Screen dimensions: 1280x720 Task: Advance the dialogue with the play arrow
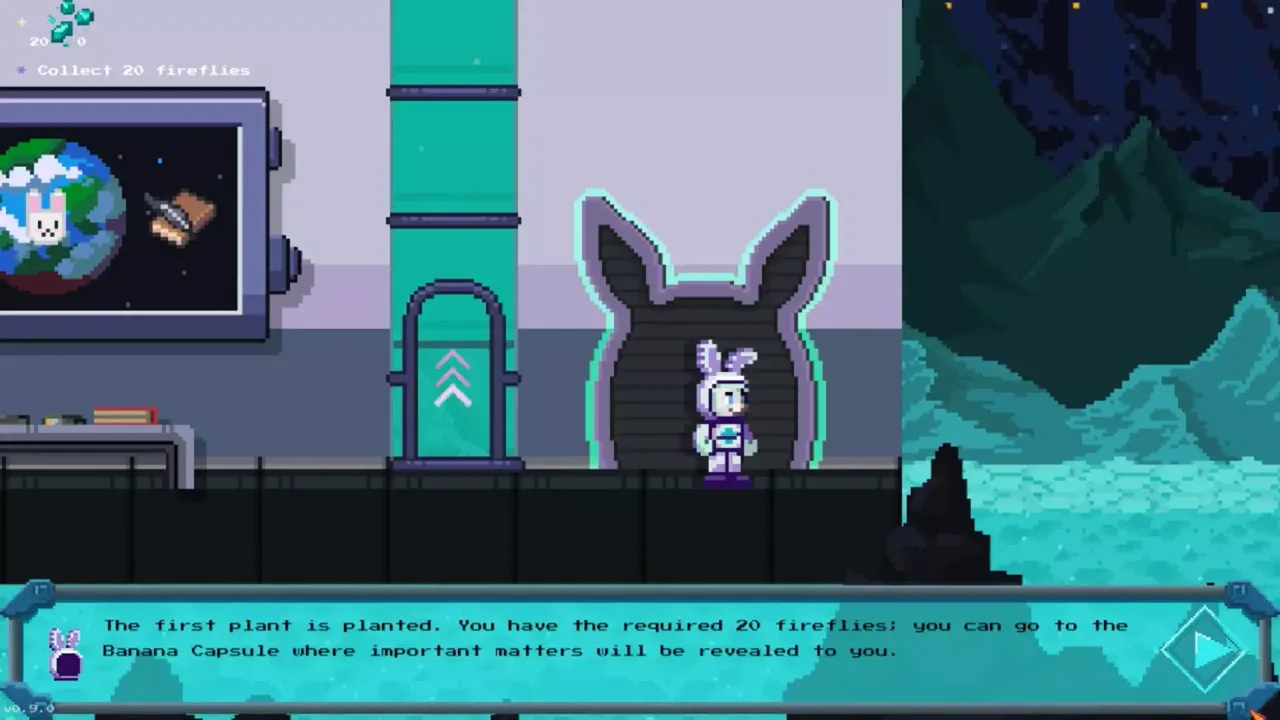pyautogui.click(x=1205, y=648)
